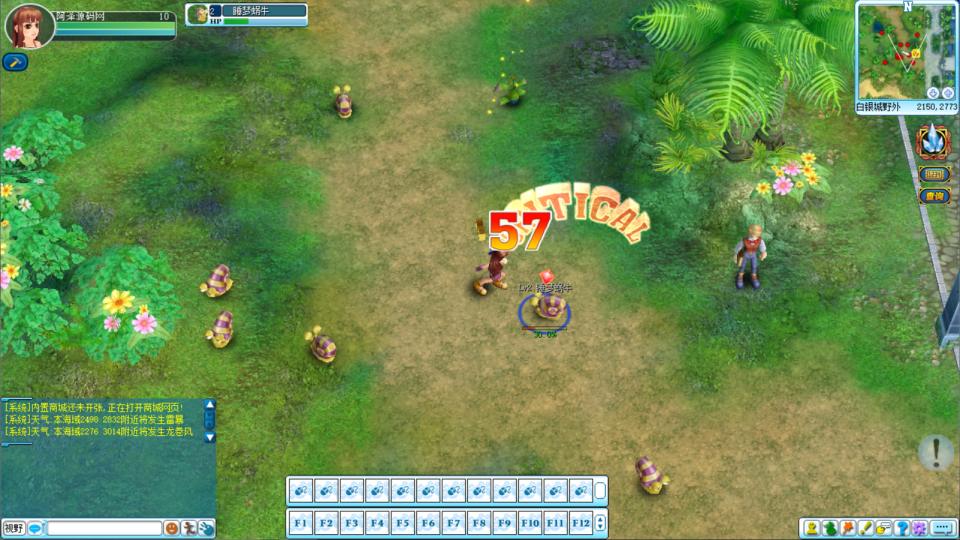Viewport: 960px width, 540px height.
Task: Click the hammer icon under the portrait
Action: point(15,62)
